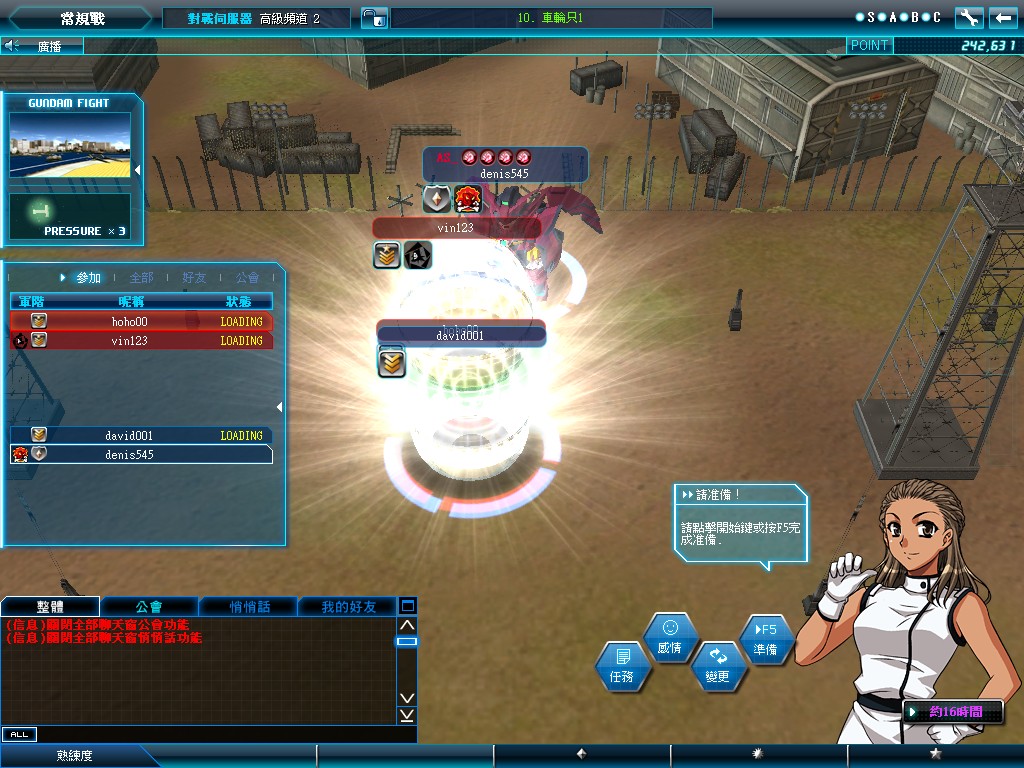This screenshot has height=768, width=1024.
Task: Select the Change (變更) hexagon button
Action: pos(718,666)
